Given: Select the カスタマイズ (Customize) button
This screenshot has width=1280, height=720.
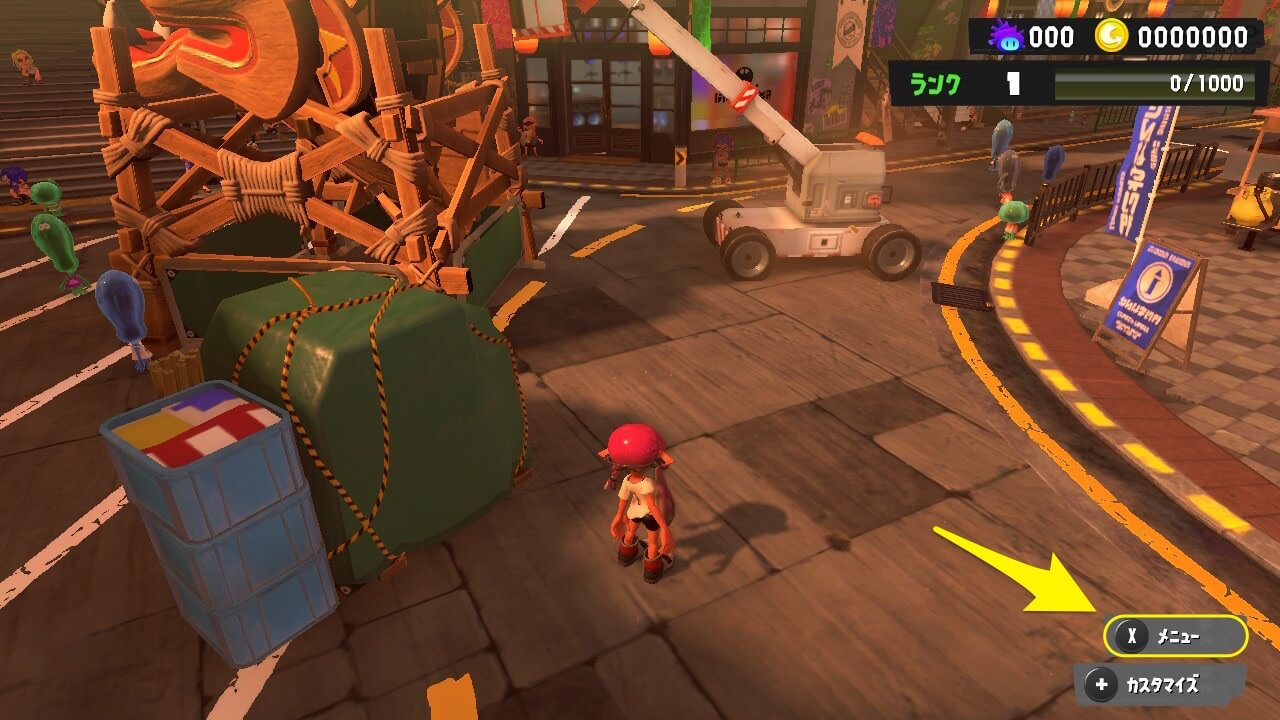Looking at the screenshot, I should (x=1160, y=685).
